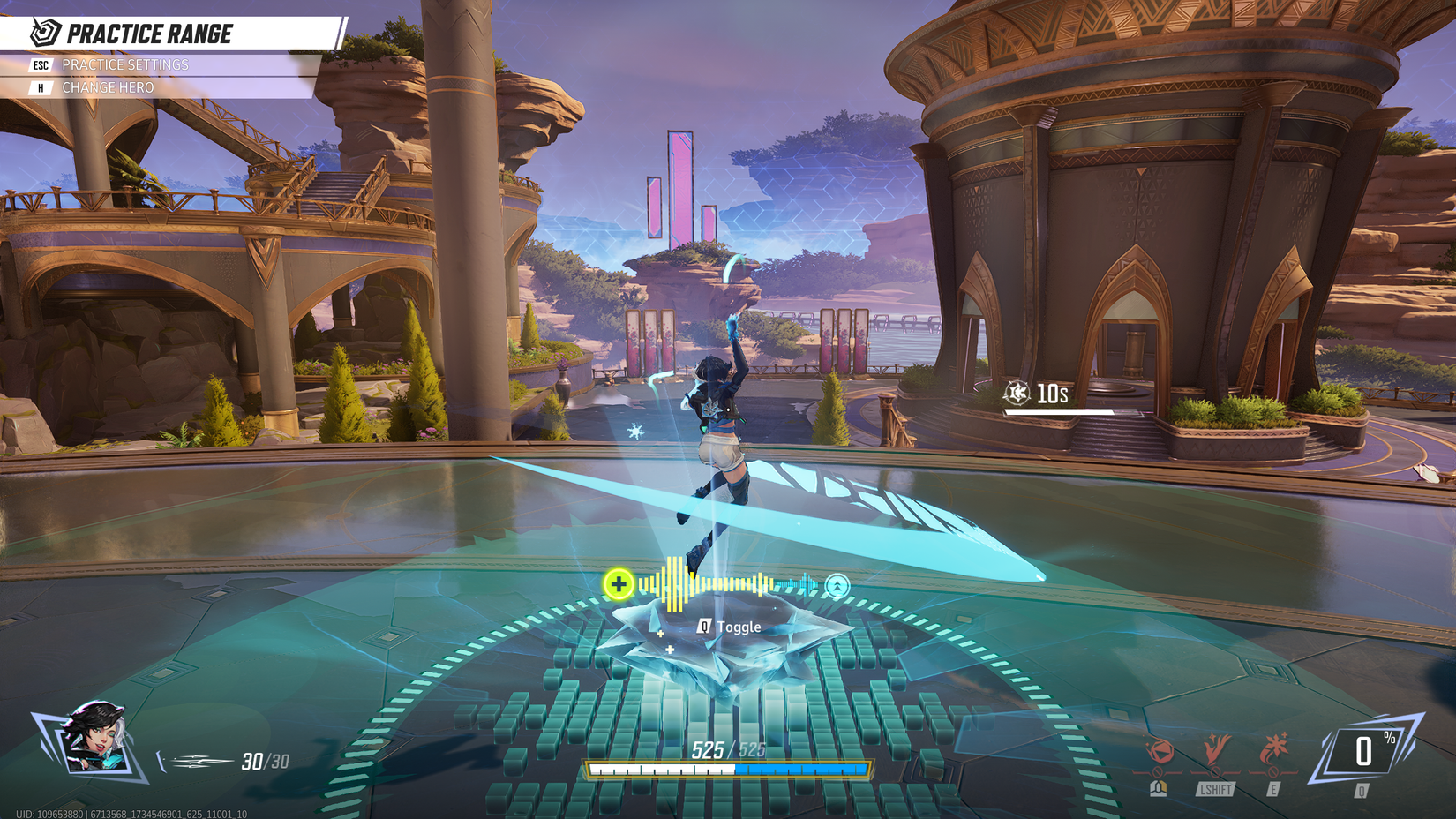Open the Change Hero selection with H
This screenshot has width=1456, height=819.
[39, 87]
